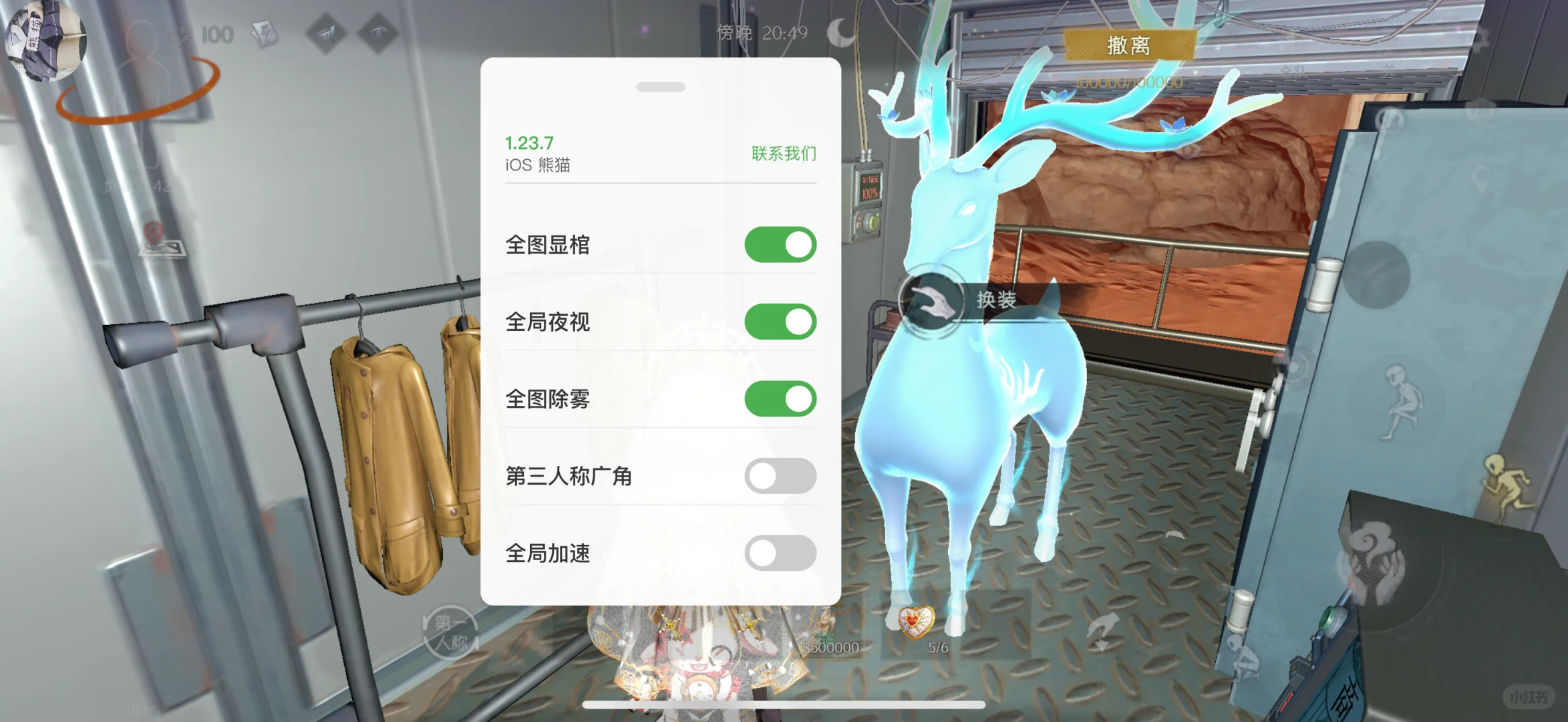Switch camera with the 第一人称 circular button

(x=449, y=632)
